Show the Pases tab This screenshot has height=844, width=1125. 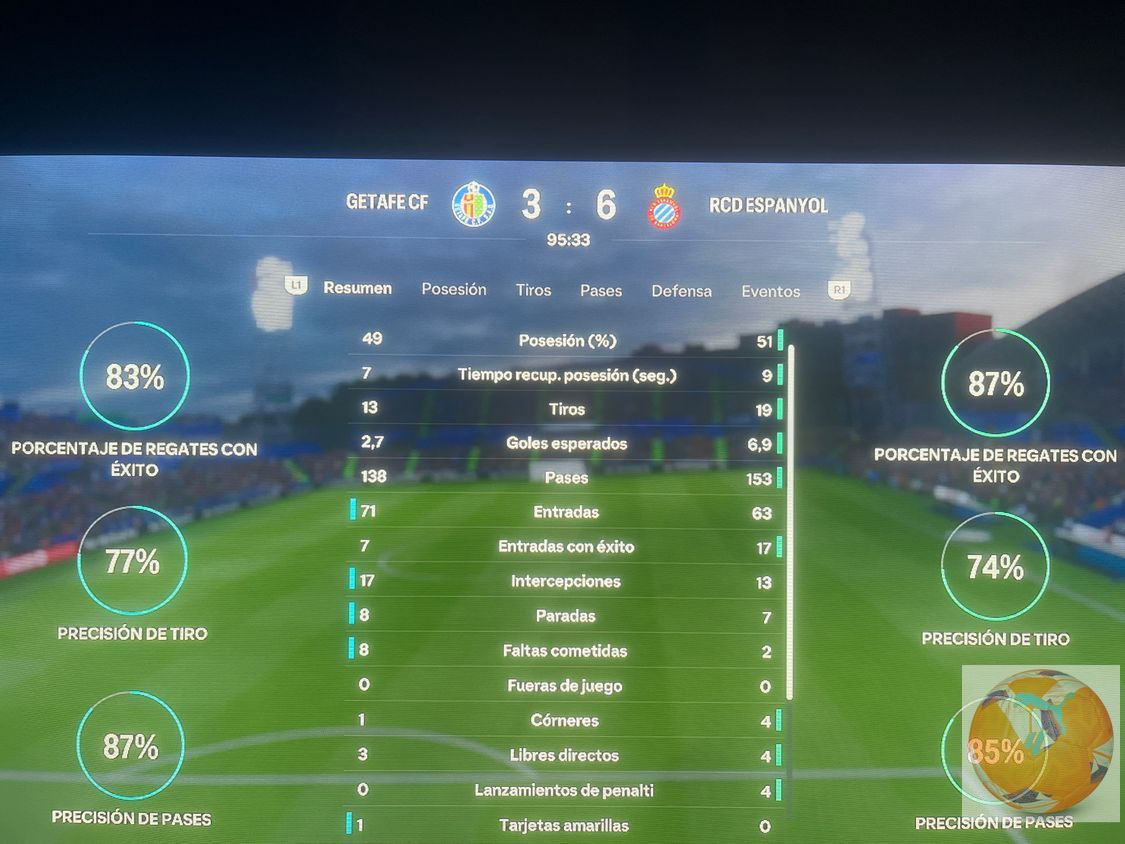601,291
